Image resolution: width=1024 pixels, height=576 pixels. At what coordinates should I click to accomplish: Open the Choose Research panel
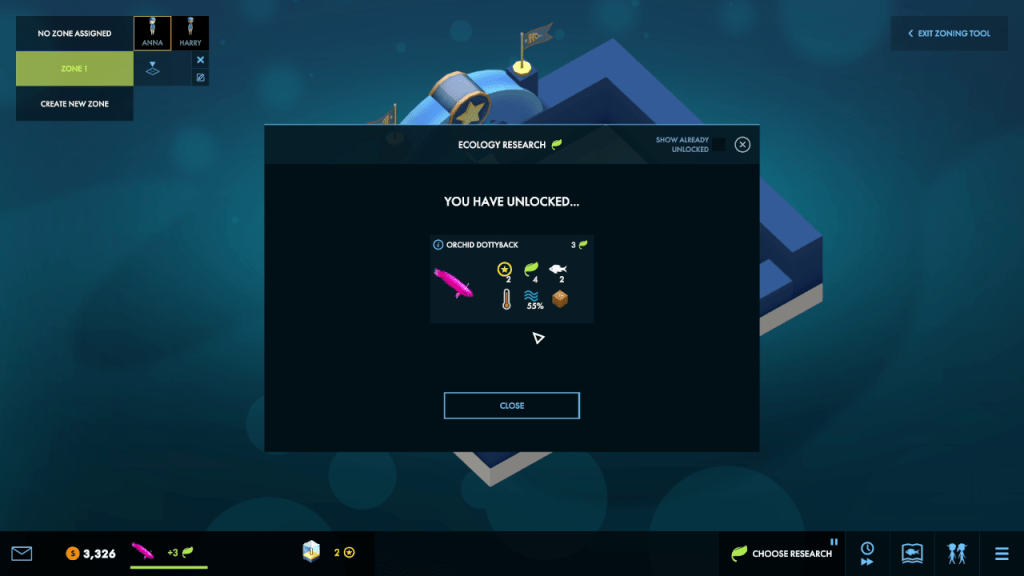point(782,553)
